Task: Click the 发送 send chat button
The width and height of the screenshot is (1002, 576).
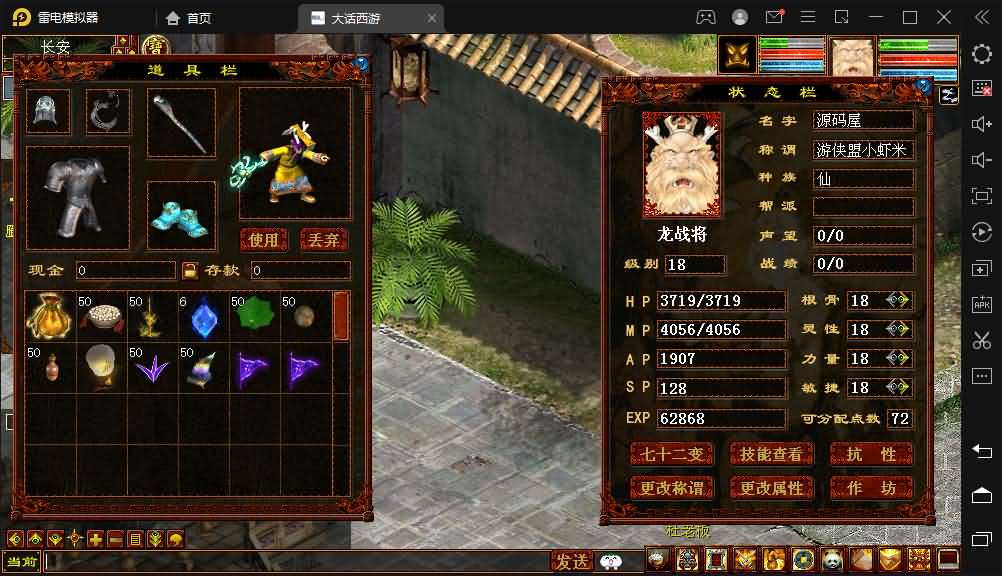Action: pyautogui.click(x=573, y=561)
